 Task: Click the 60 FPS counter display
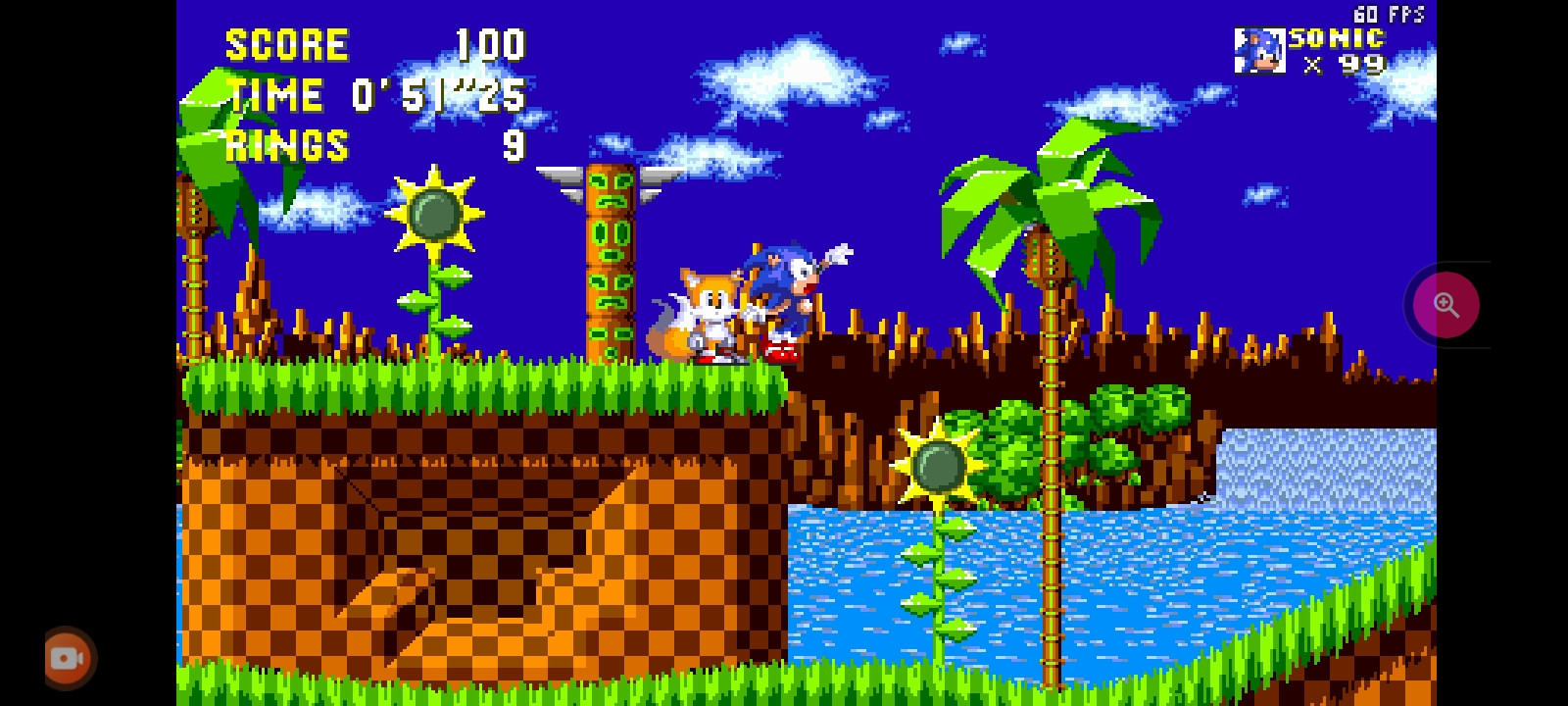point(1390,14)
